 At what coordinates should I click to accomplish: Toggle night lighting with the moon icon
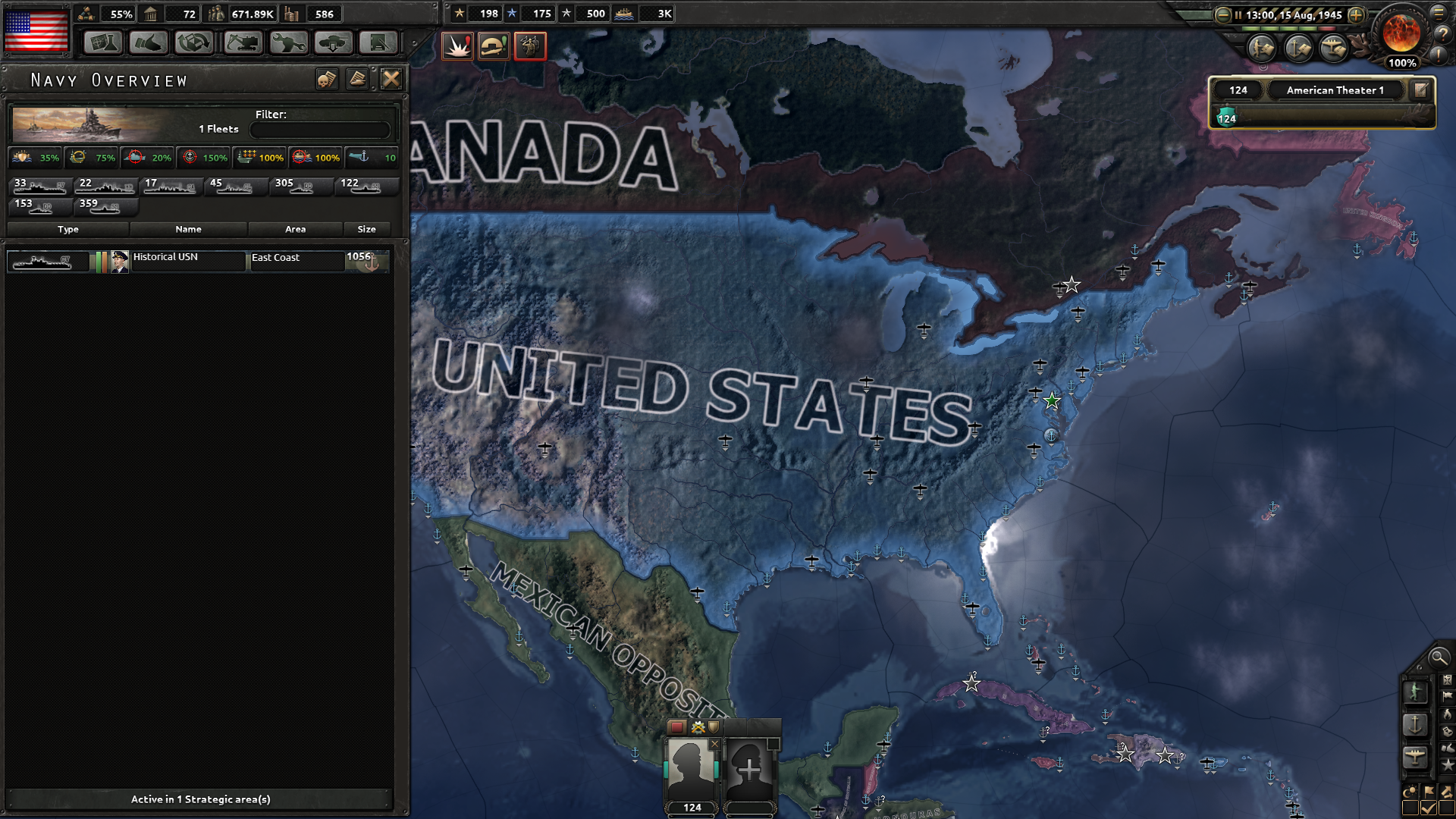(1410, 791)
